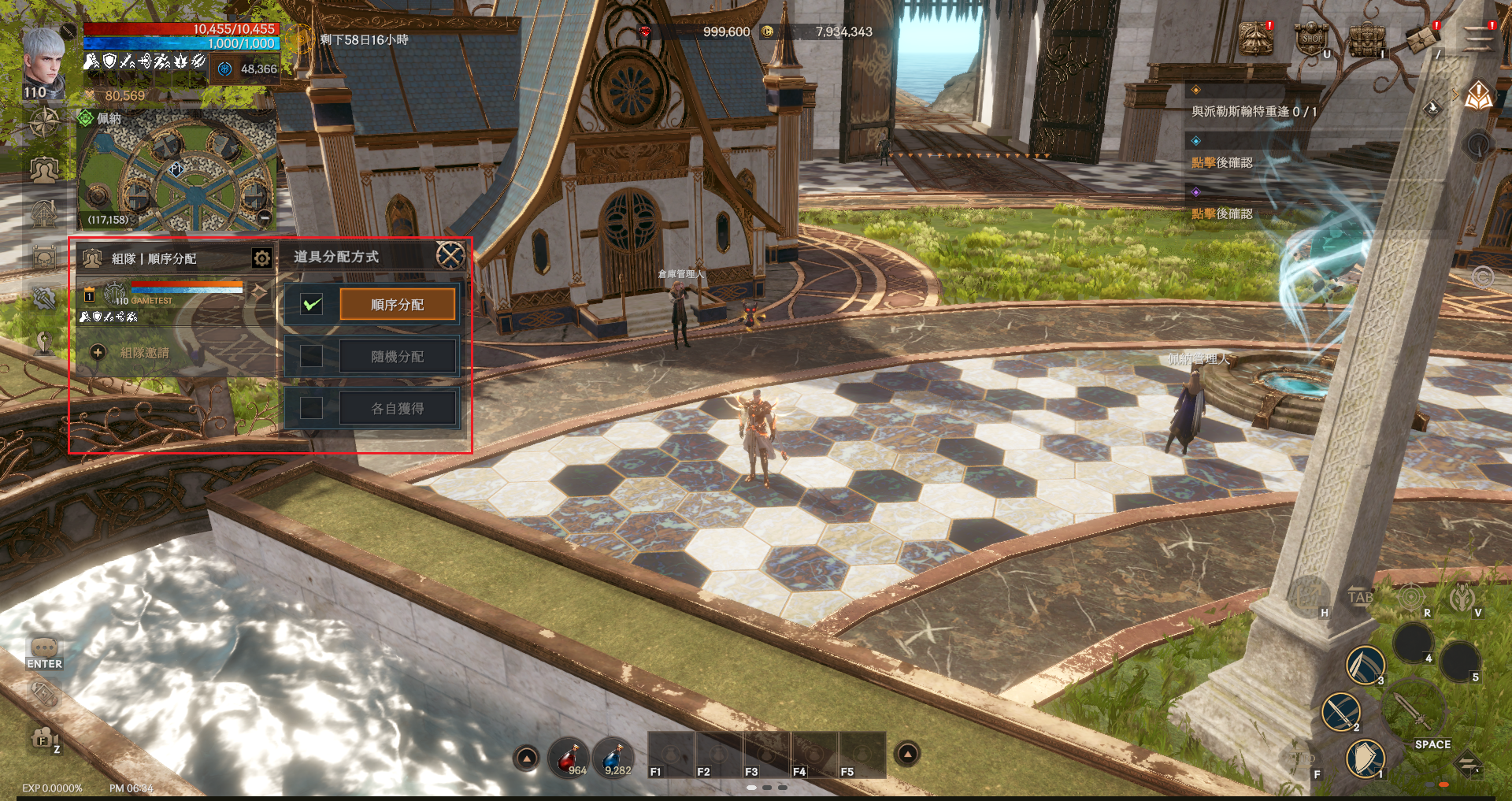This screenshot has width=1512, height=801.
Task: Close the 道具分配方式 panel
Action: point(450,255)
